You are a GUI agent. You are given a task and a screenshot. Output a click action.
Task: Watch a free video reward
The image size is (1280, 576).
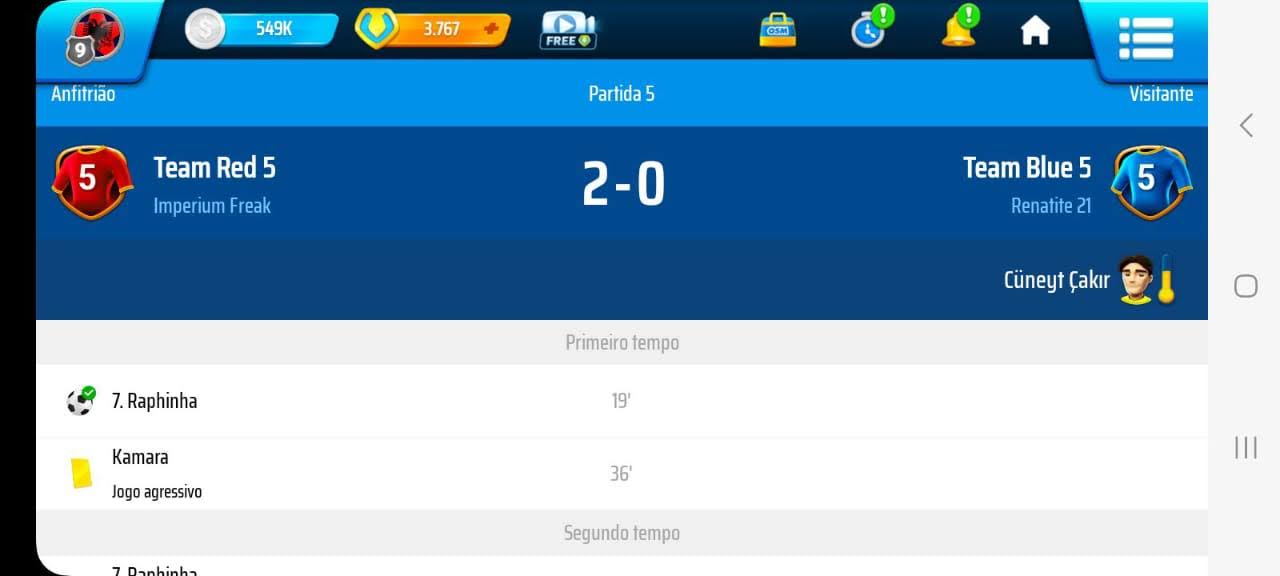[x=568, y=30]
